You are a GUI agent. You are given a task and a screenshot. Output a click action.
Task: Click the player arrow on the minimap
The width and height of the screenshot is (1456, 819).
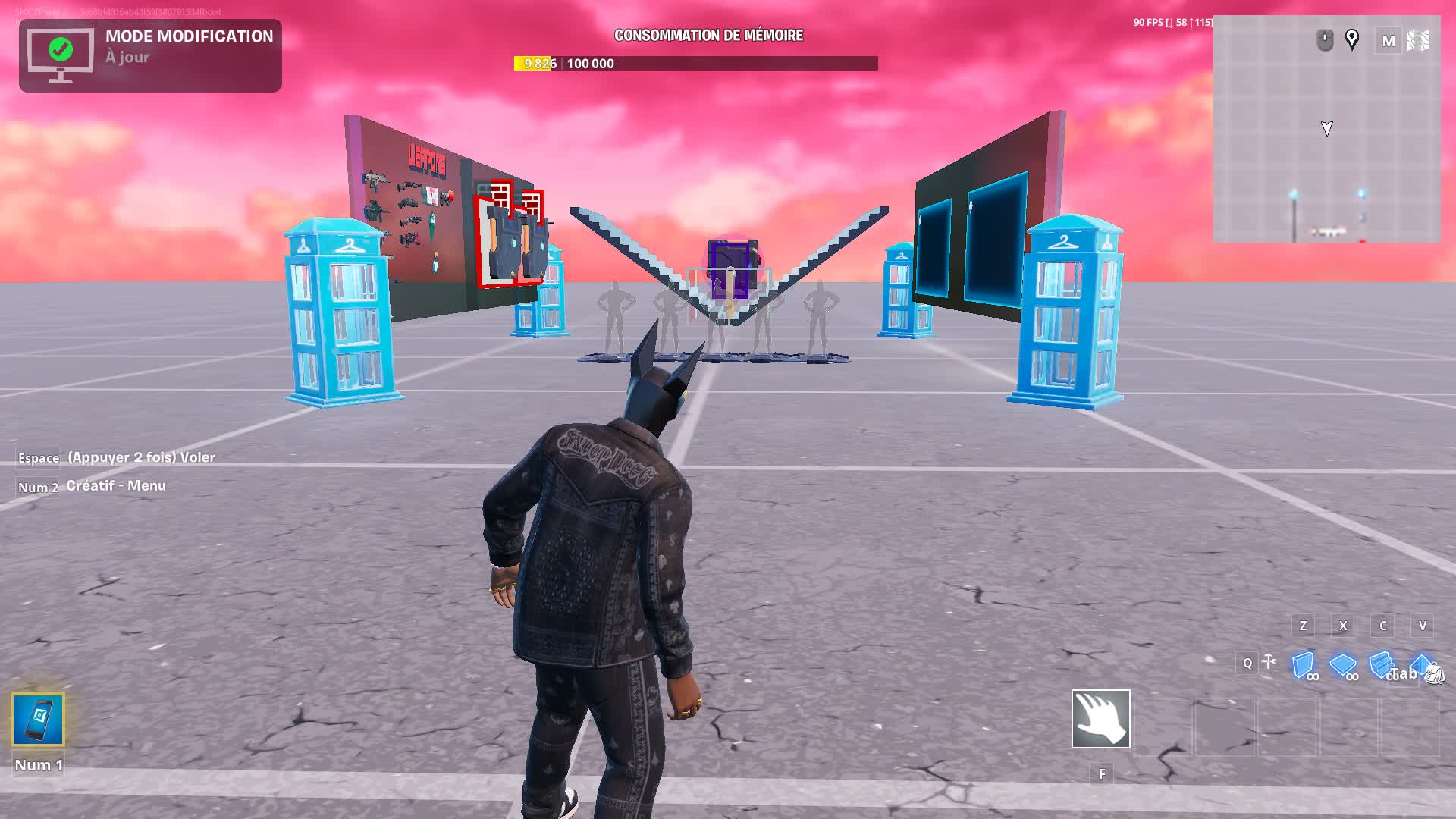tap(1326, 130)
